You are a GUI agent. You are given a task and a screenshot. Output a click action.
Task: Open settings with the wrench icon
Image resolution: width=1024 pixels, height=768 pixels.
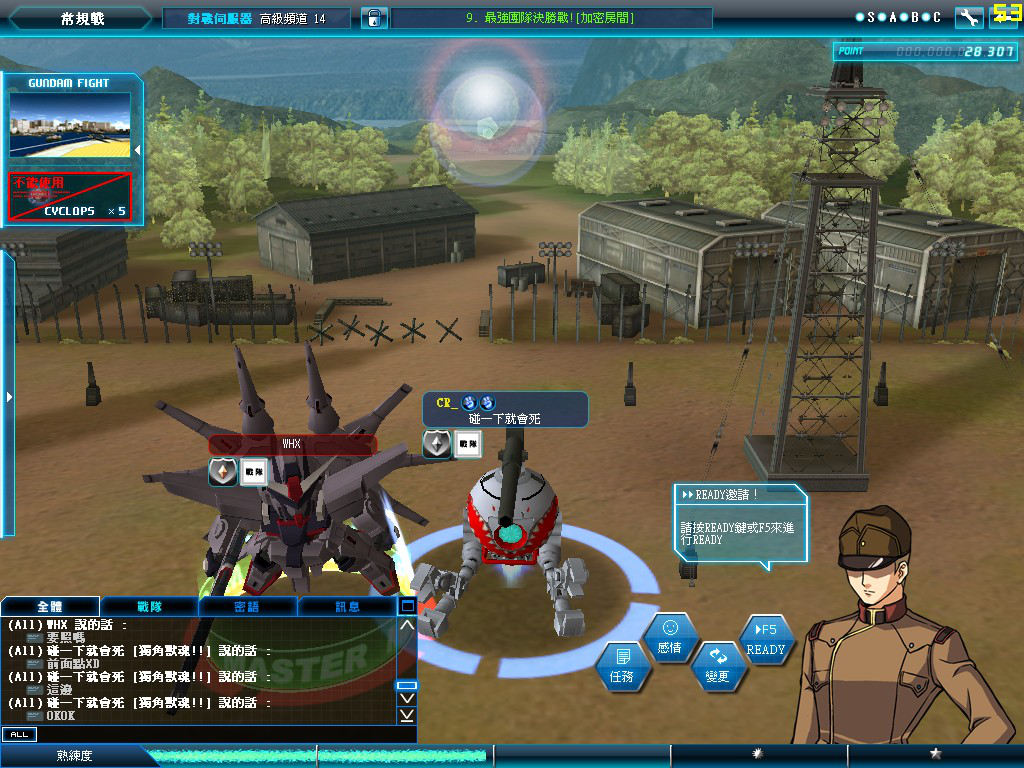point(968,17)
